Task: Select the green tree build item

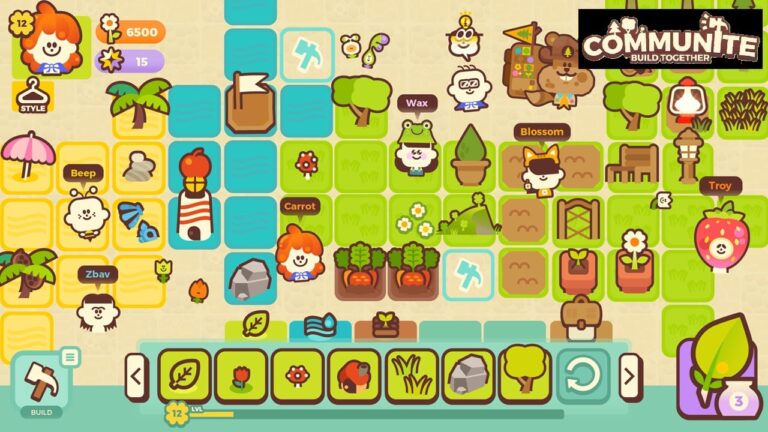Action: pyautogui.click(x=525, y=376)
